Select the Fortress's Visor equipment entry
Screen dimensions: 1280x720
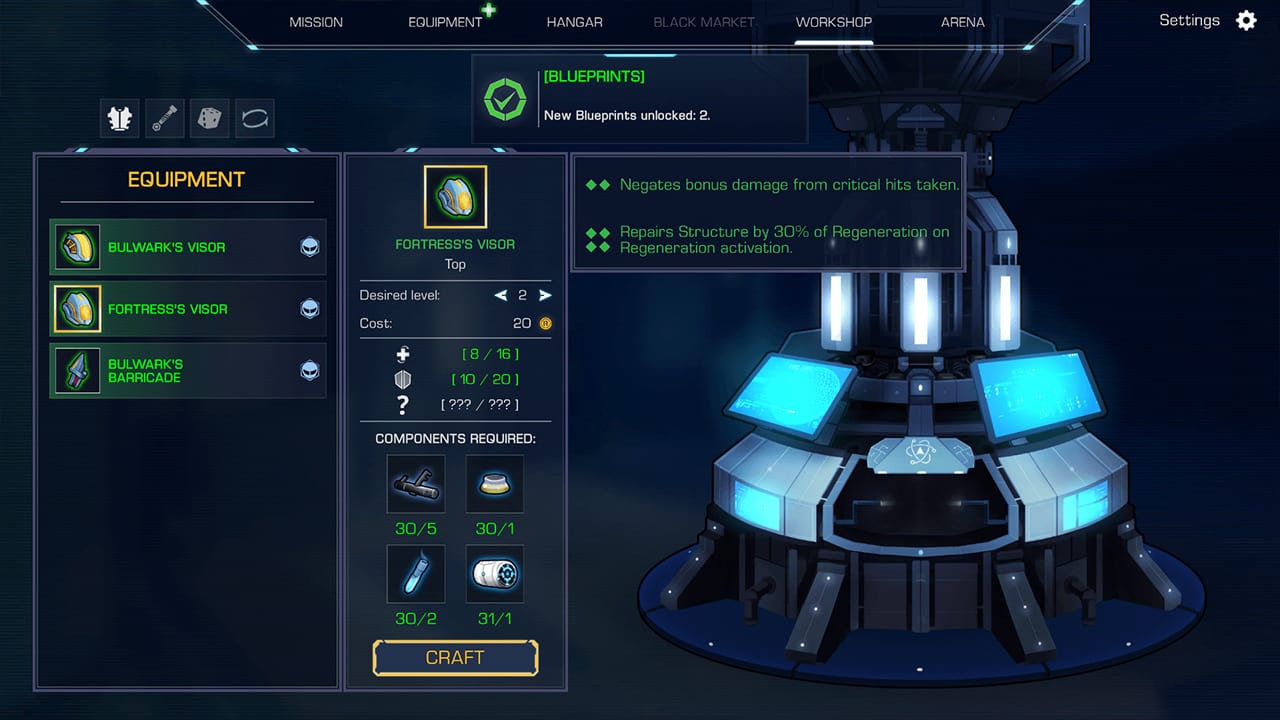[188, 309]
